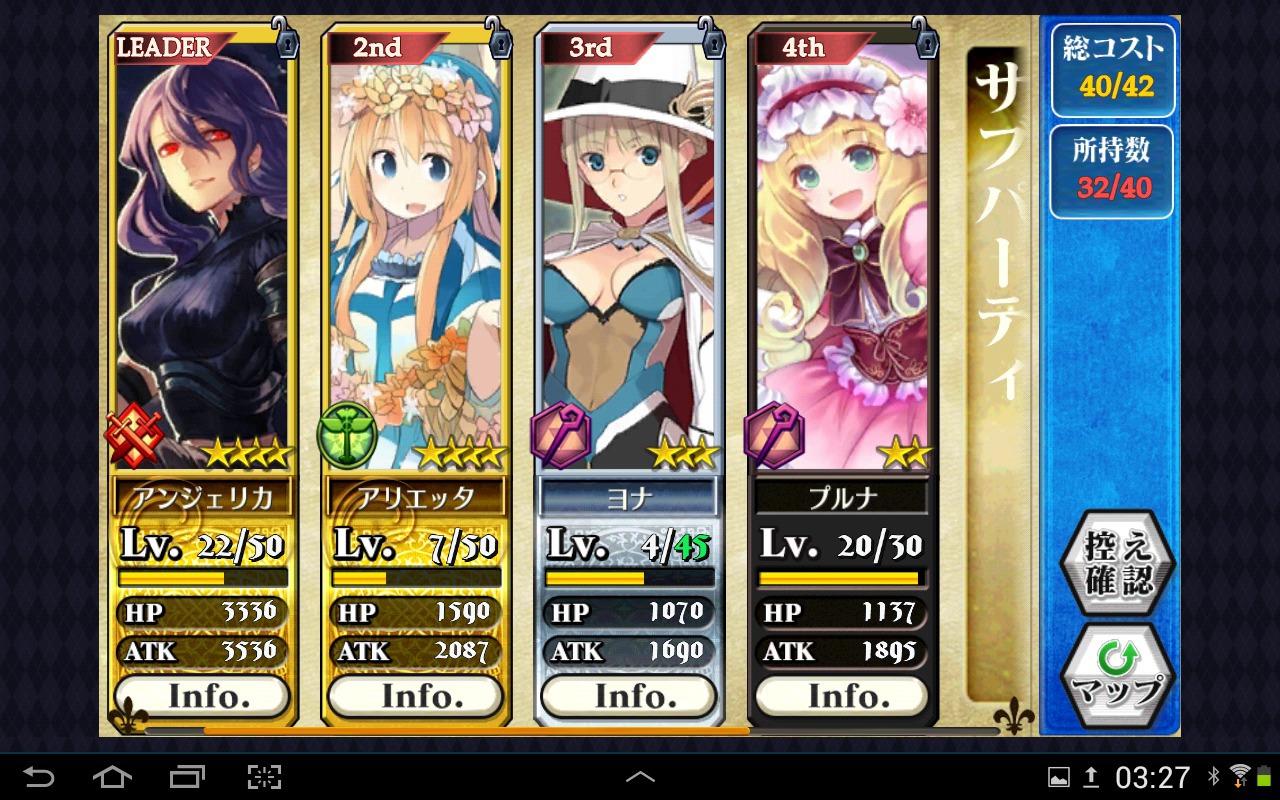Tap the Android back button

pos(39,776)
